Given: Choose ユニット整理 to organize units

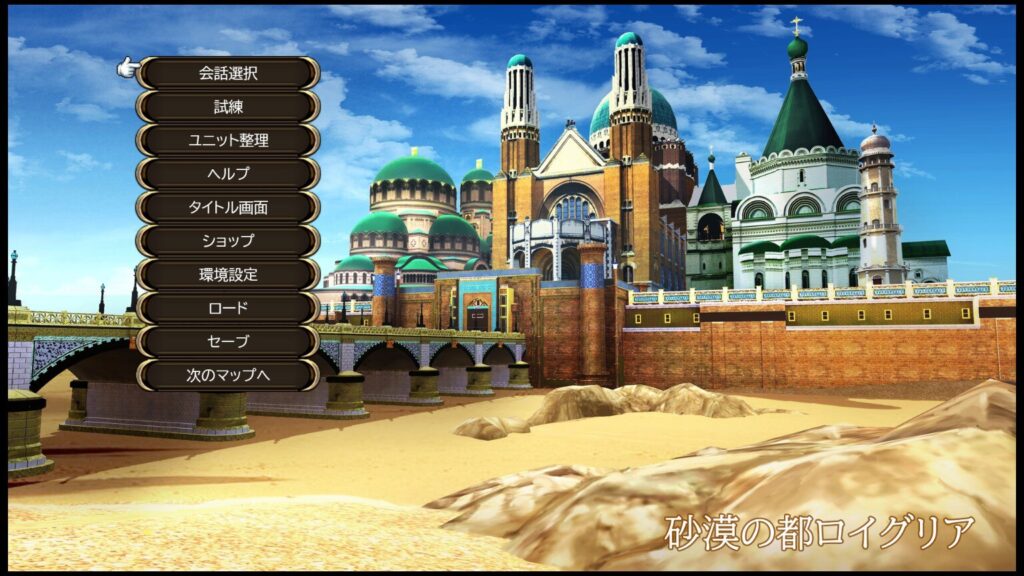Looking at the screenshot, I should point(228,140).
